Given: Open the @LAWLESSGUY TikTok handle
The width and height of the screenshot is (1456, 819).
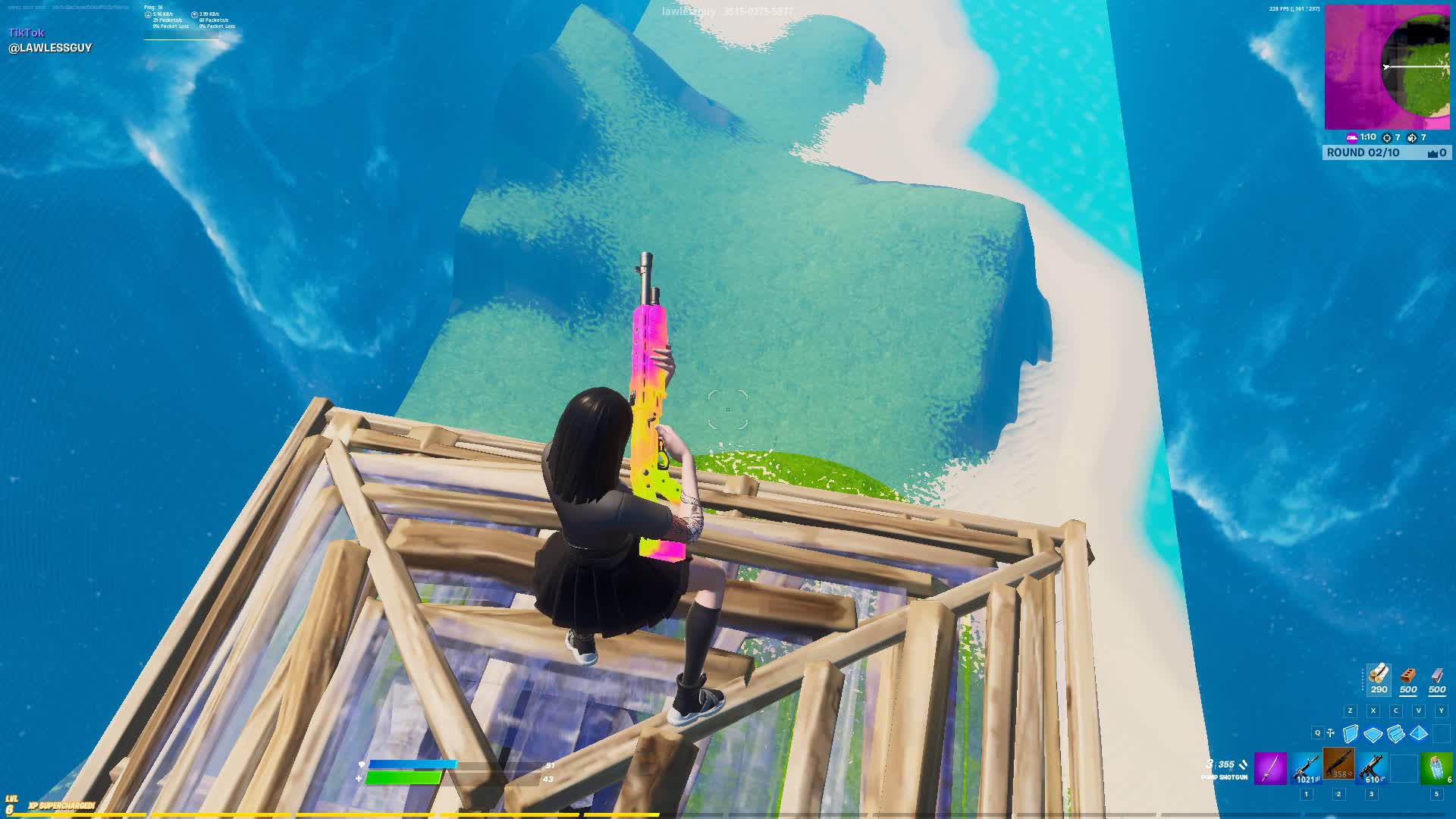Looking at the screenshot, I should (x=50, y=47).
